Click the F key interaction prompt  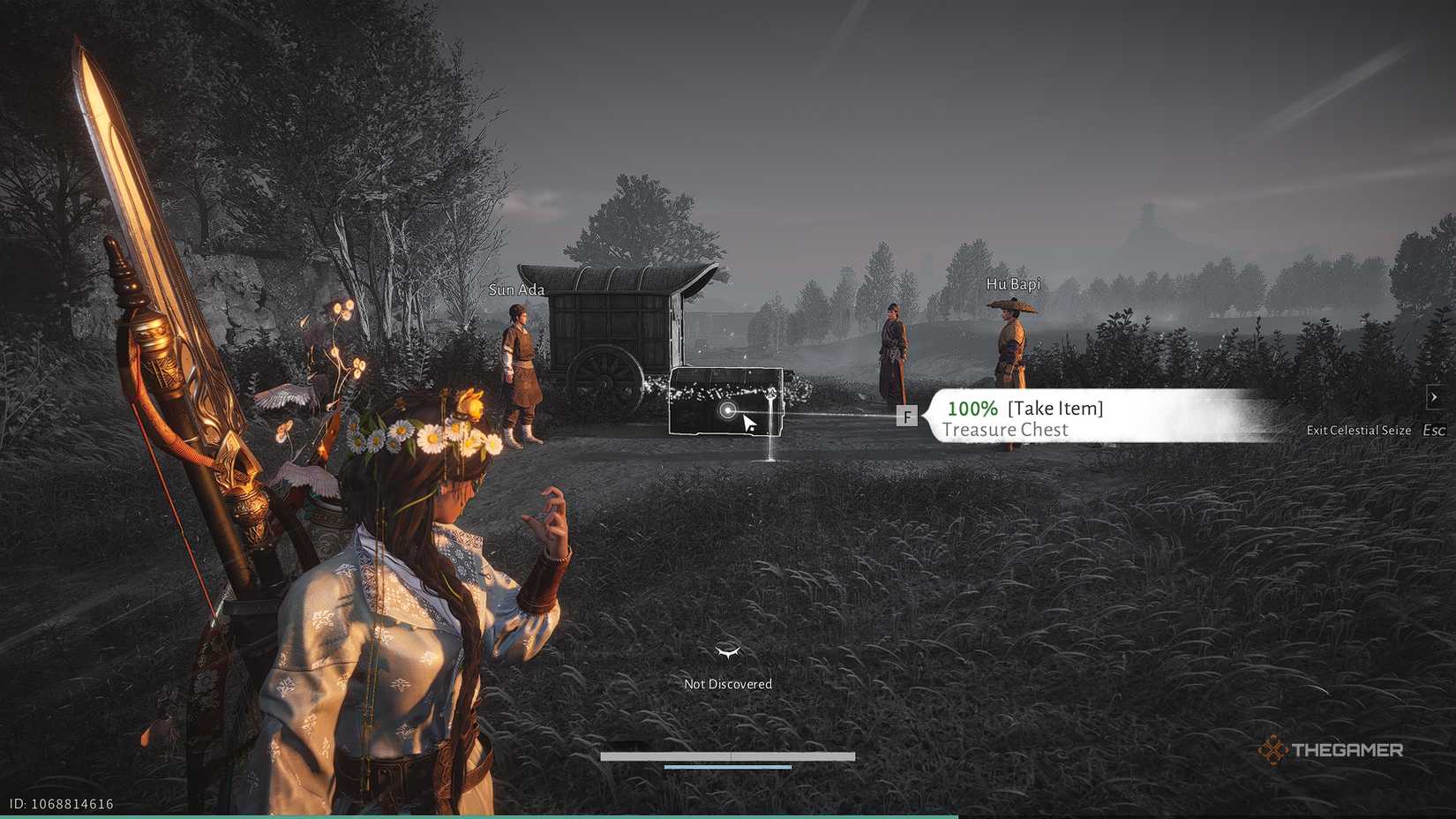coord(907,416)
